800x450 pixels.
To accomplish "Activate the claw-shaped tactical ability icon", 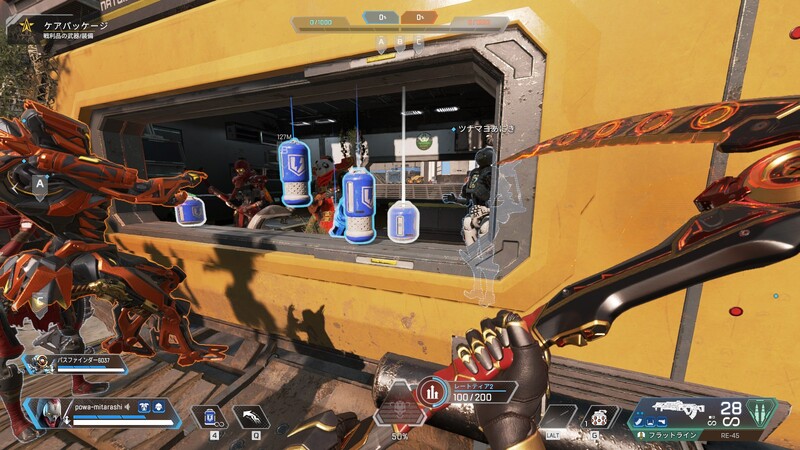I will click(x=250, y=416).
